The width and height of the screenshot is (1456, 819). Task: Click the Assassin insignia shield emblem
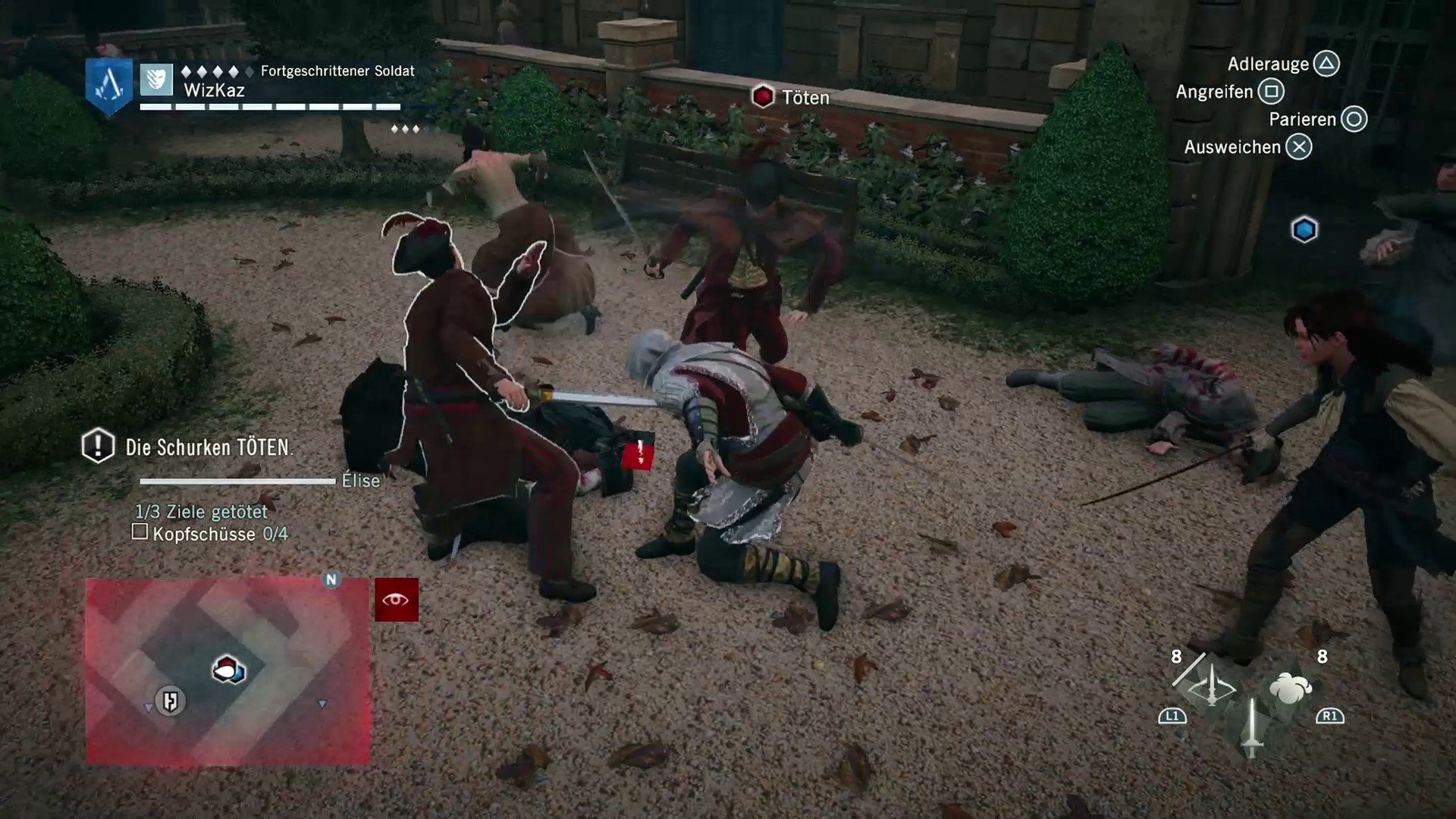pyautogui.click(x=108, y=84)
